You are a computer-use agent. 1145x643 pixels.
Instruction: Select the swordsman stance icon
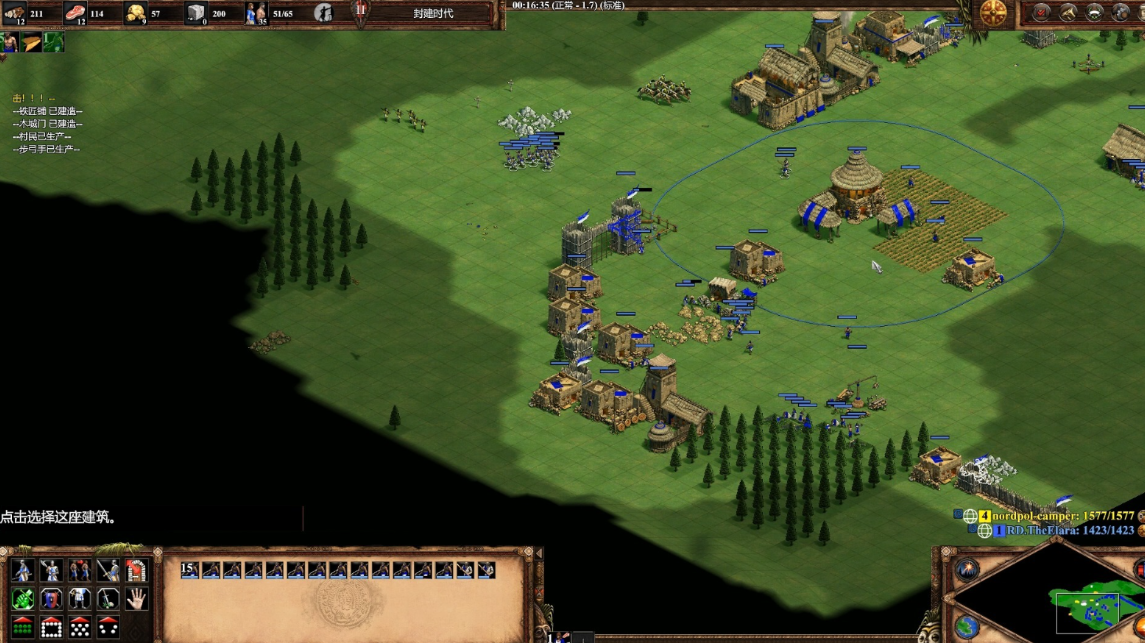click(108, 571)
